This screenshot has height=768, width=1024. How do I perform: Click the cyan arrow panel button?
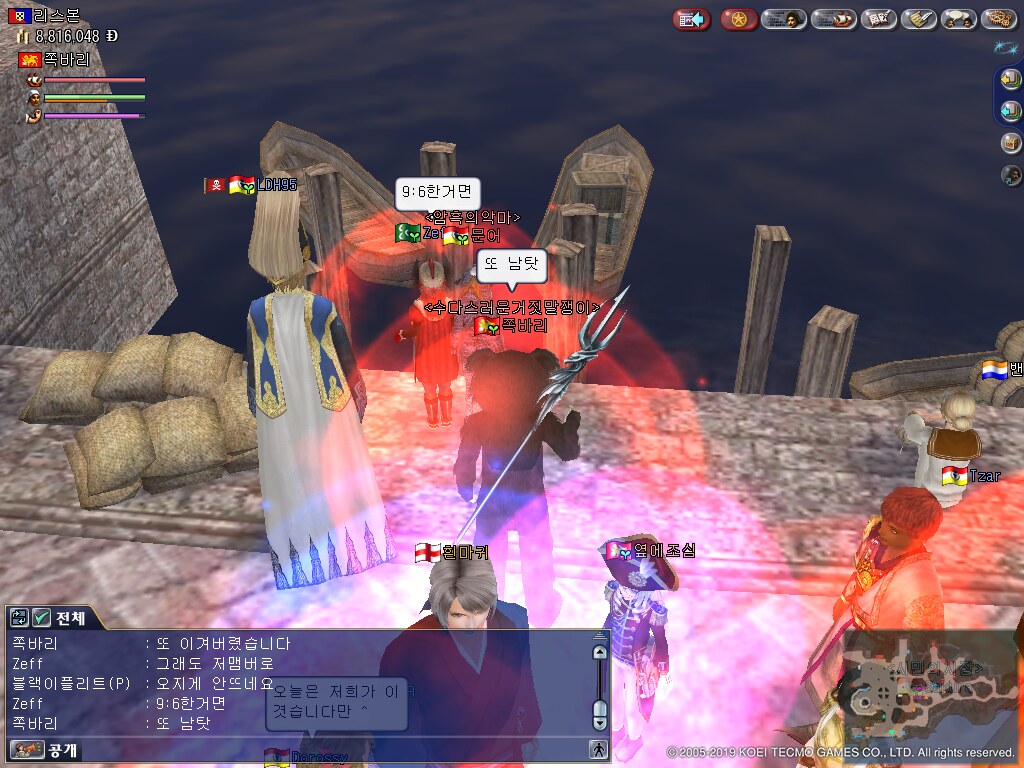click(x=1011, y=110)
